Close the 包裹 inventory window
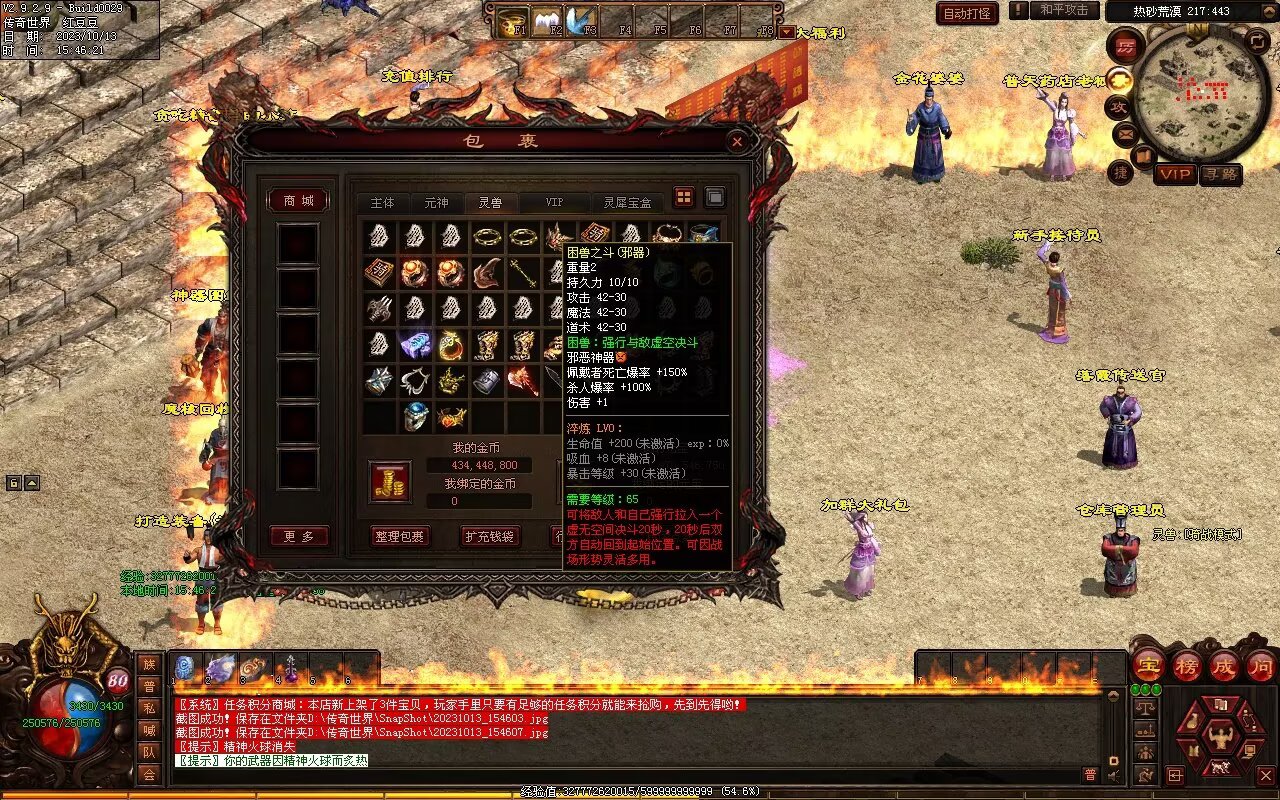 pos(737,142)
